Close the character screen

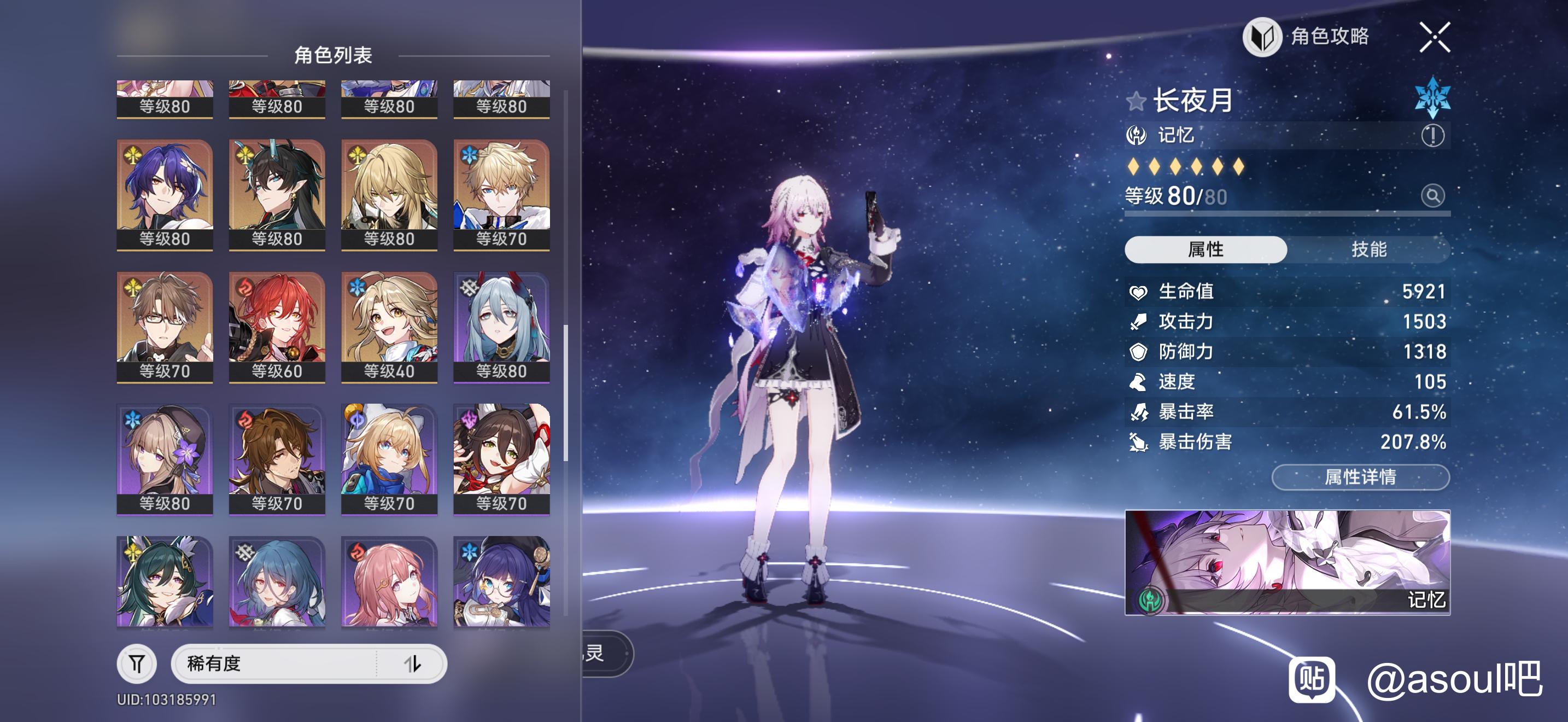pyautogui.click(x=1434, y=38)
